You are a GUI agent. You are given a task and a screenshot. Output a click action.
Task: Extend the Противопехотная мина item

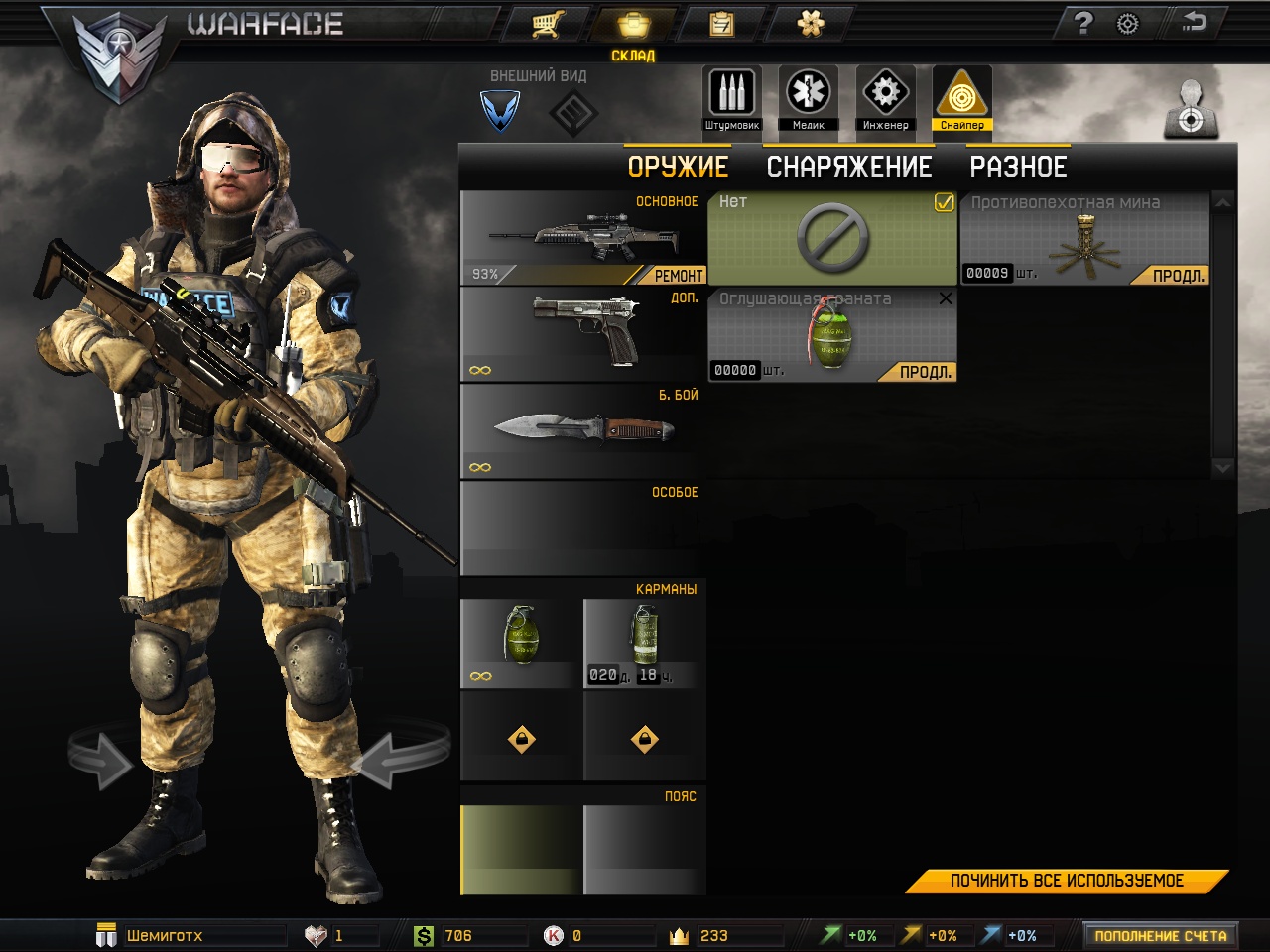(x=1179, y=276)
